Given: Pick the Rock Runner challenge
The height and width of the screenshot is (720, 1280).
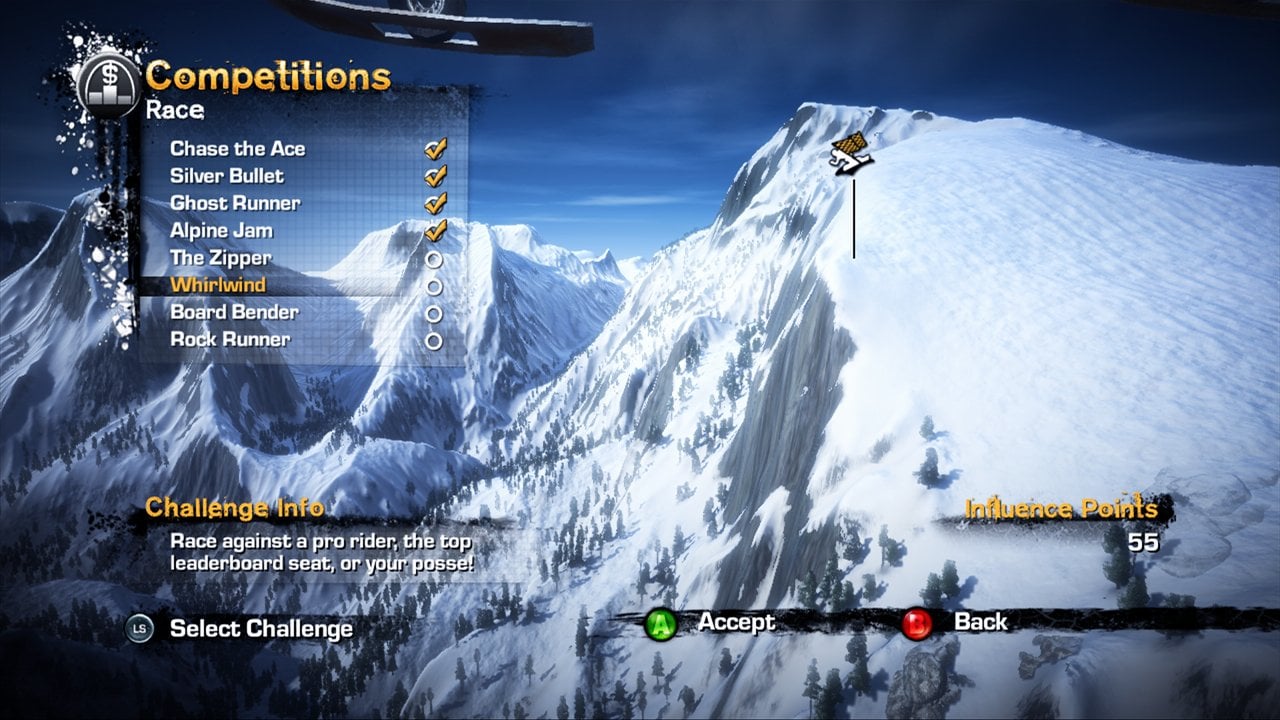Looking at the screenshot, I should click(230, 340).
